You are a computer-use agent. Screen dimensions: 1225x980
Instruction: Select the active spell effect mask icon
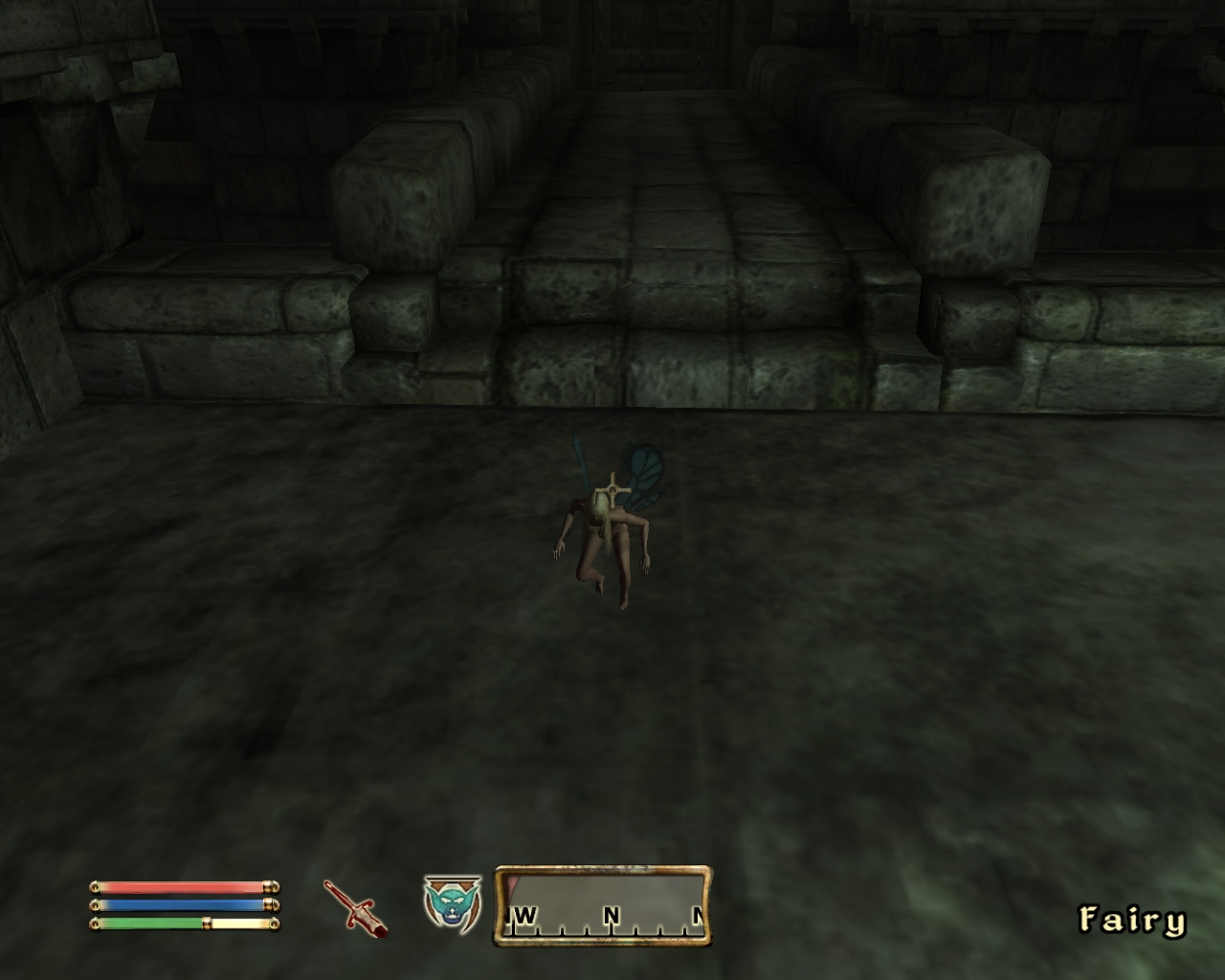tap(453, 902)
